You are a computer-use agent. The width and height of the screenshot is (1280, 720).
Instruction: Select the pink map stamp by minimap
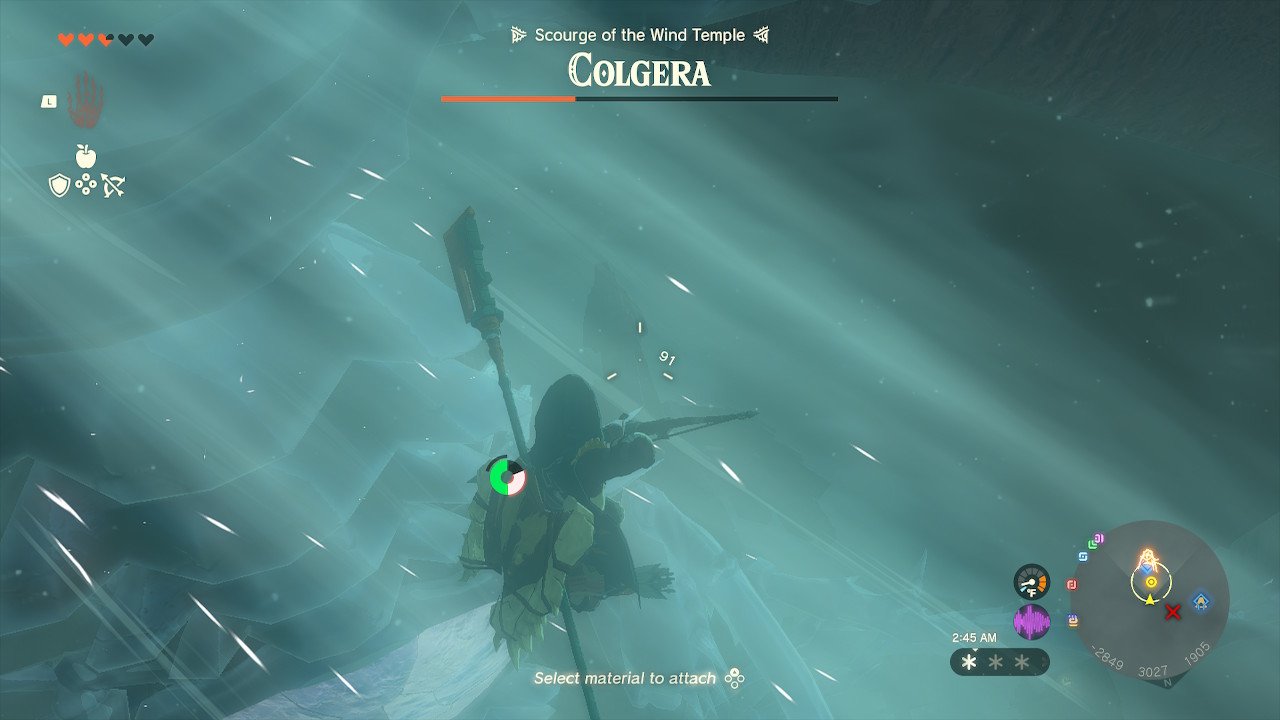(x=1099, y=539)
